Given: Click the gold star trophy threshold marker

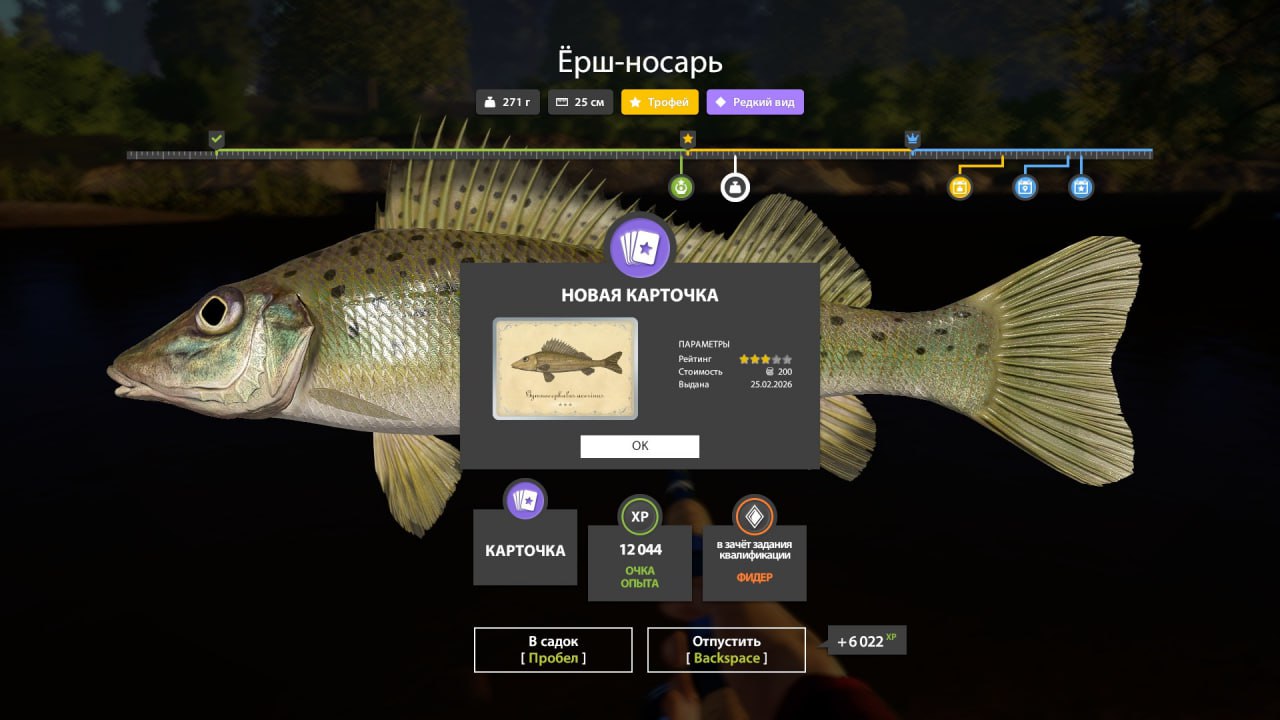Looking at the screenshot, I should pyautogui.click(x=688, y=139).
